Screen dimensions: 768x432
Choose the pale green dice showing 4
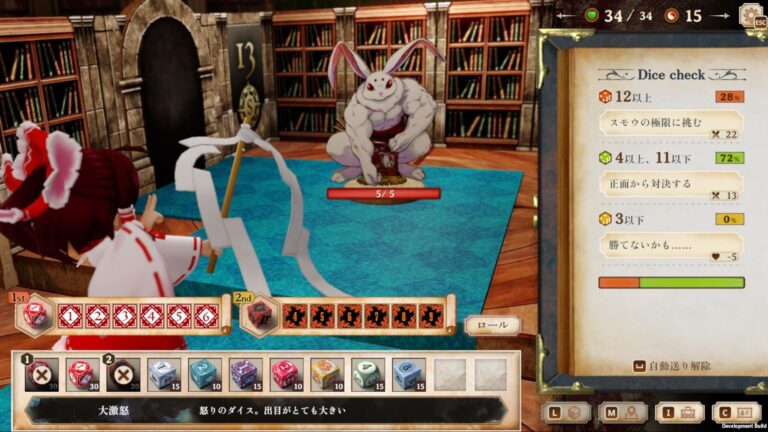point(366,374)
